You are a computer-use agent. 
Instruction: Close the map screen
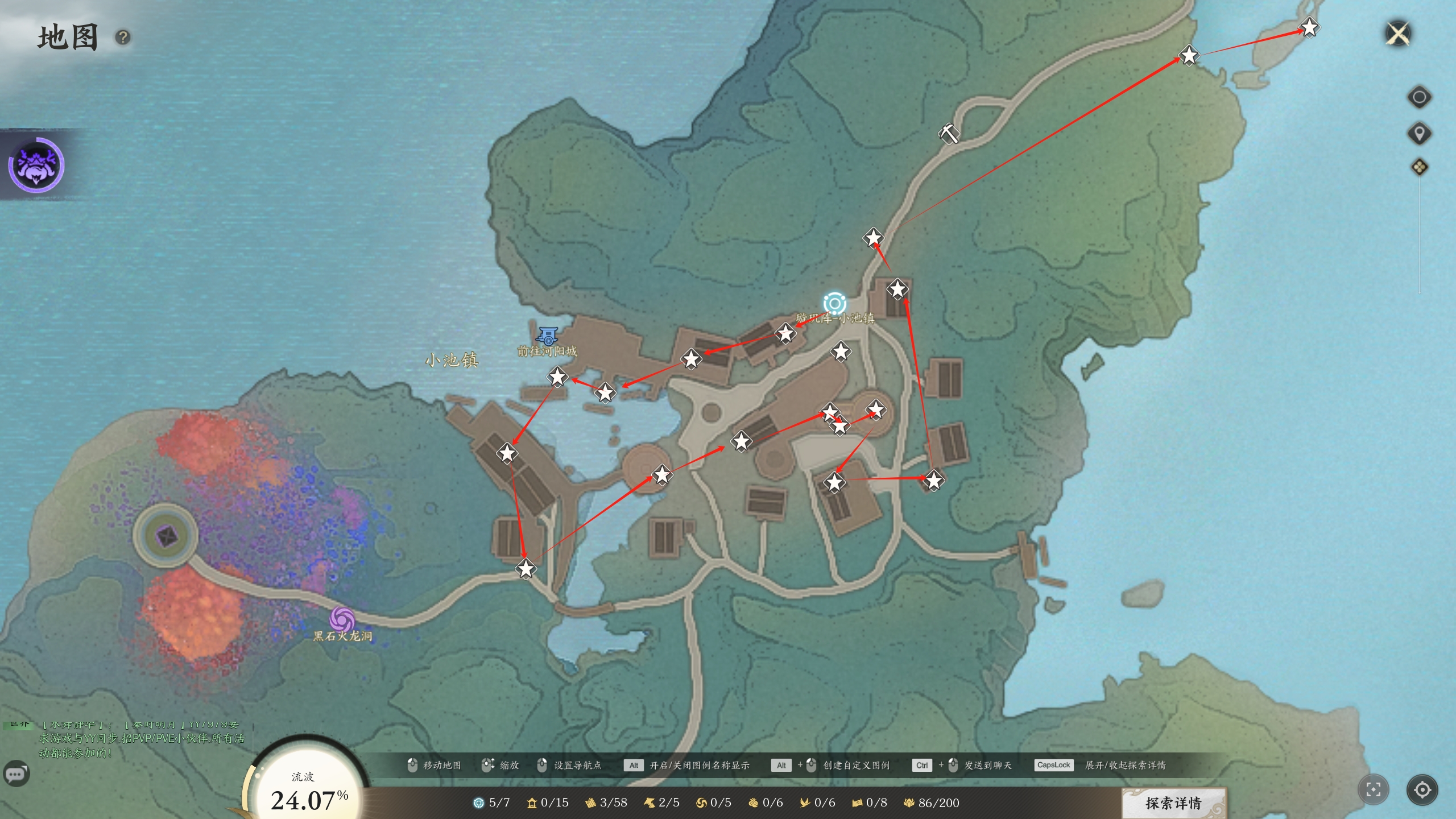point(1398,34)
